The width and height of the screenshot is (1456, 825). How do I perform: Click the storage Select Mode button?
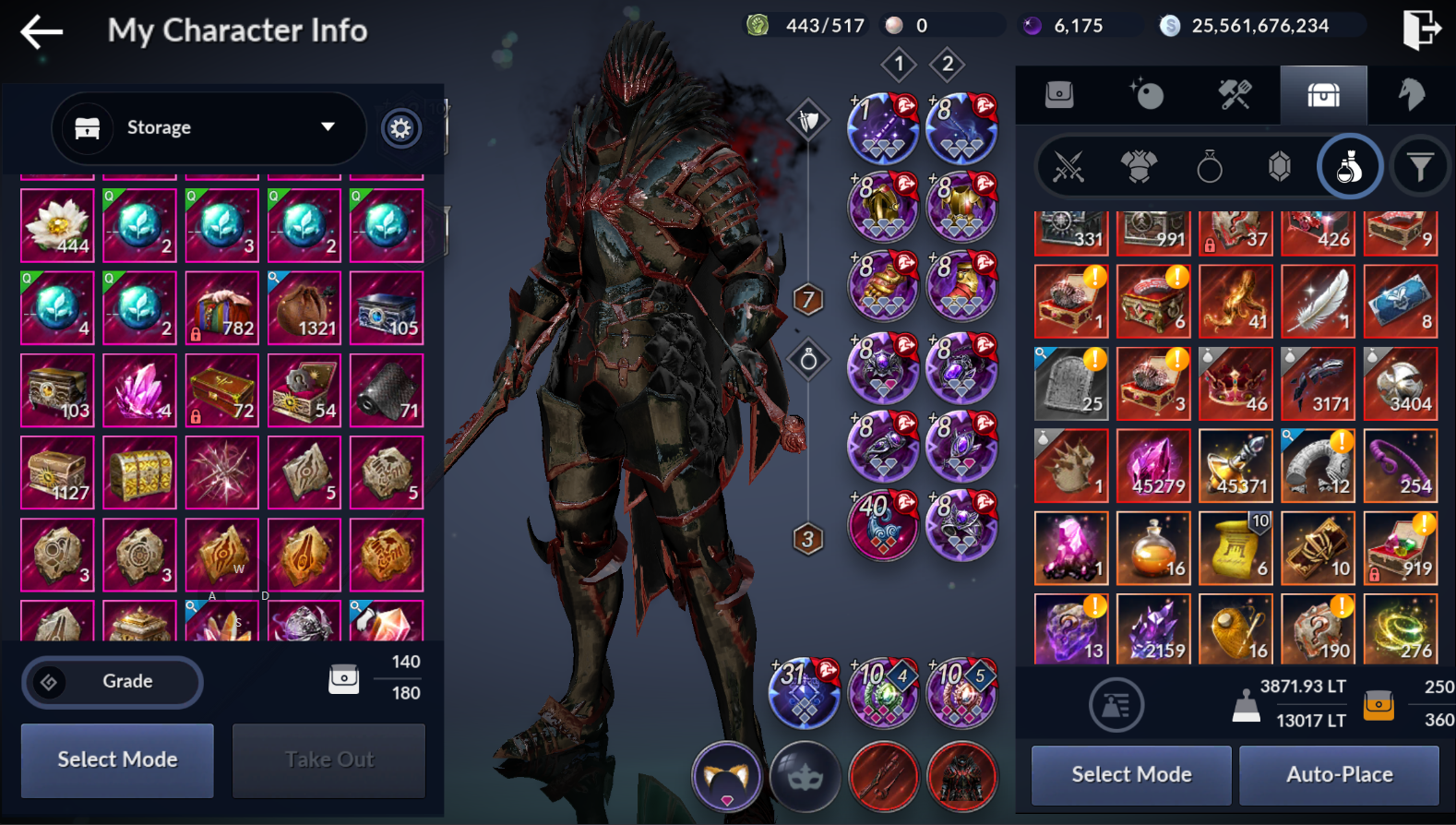click(117, 759)
